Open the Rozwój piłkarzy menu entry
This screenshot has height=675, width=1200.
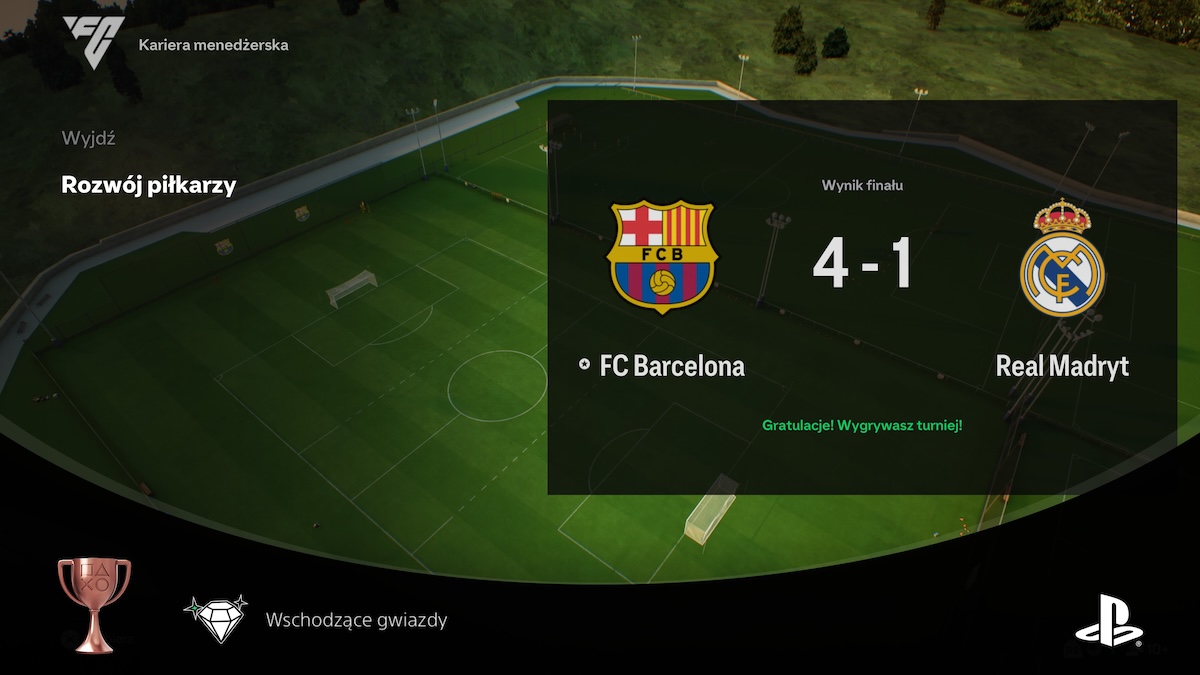149,185
